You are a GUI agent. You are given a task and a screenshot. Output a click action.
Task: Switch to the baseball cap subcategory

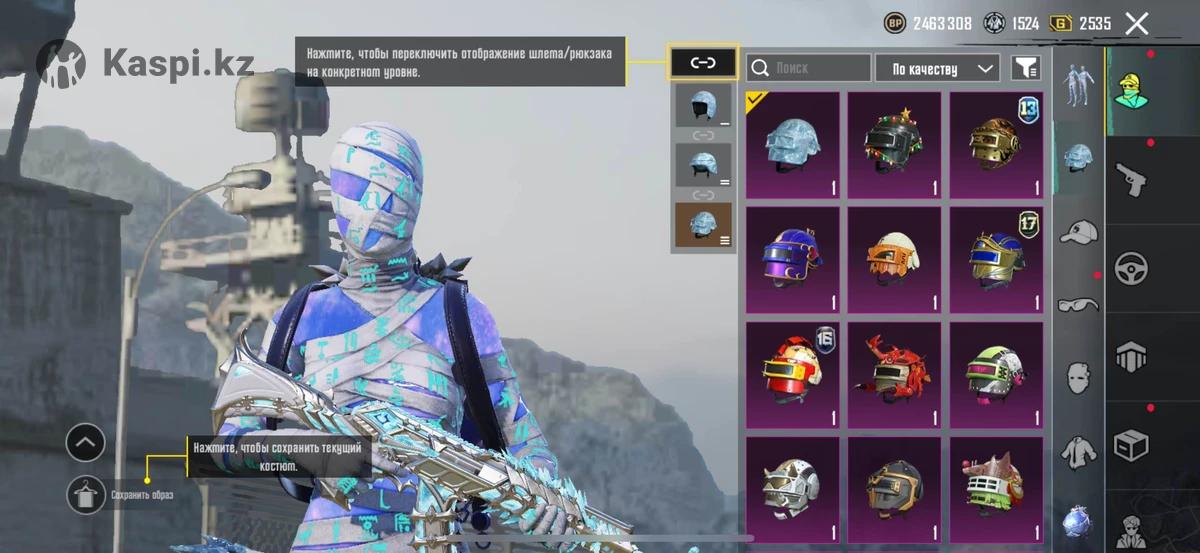(x=1078, y=232)
